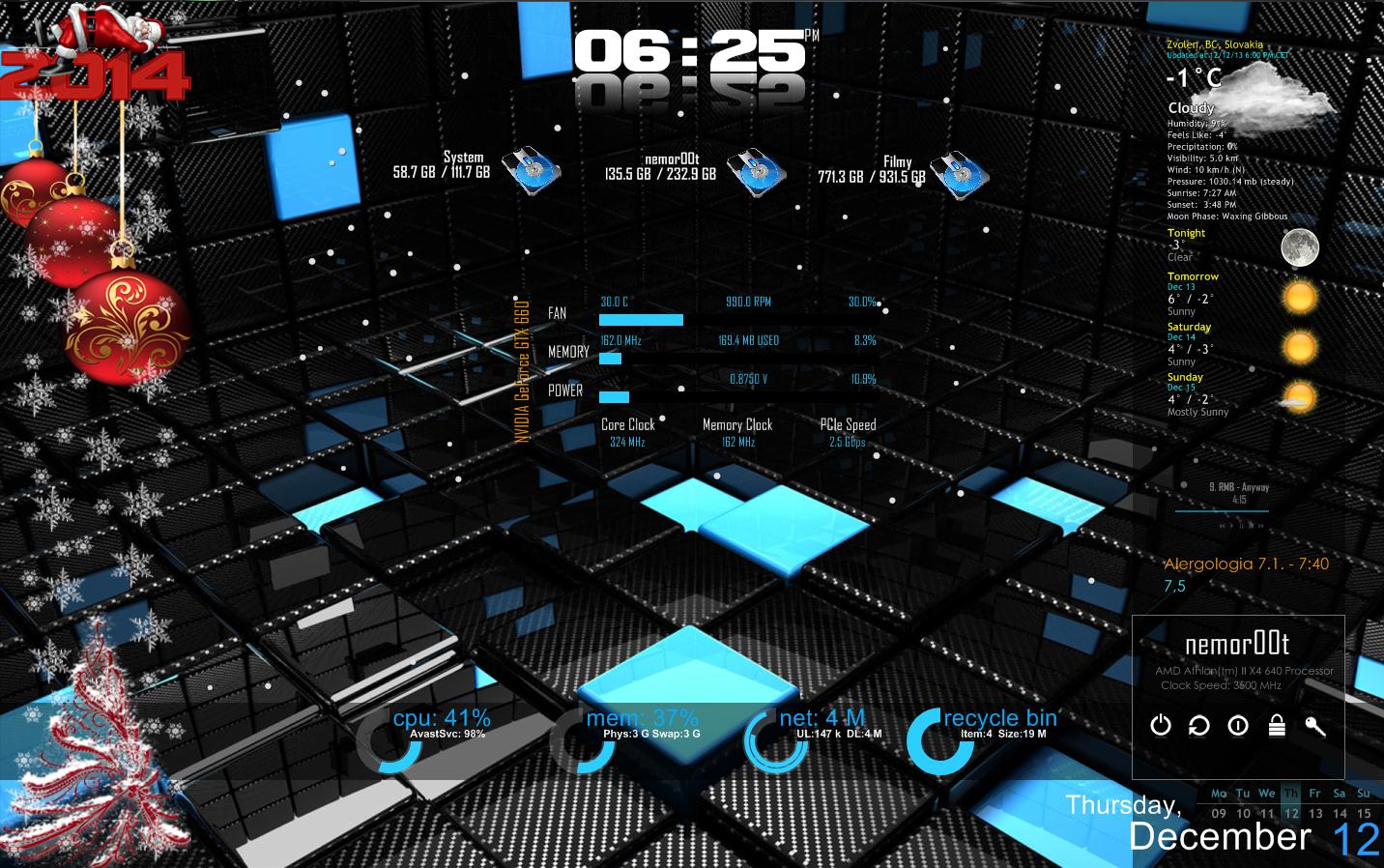Click the lock icon to lock the computer

[x=1277, y=726]
